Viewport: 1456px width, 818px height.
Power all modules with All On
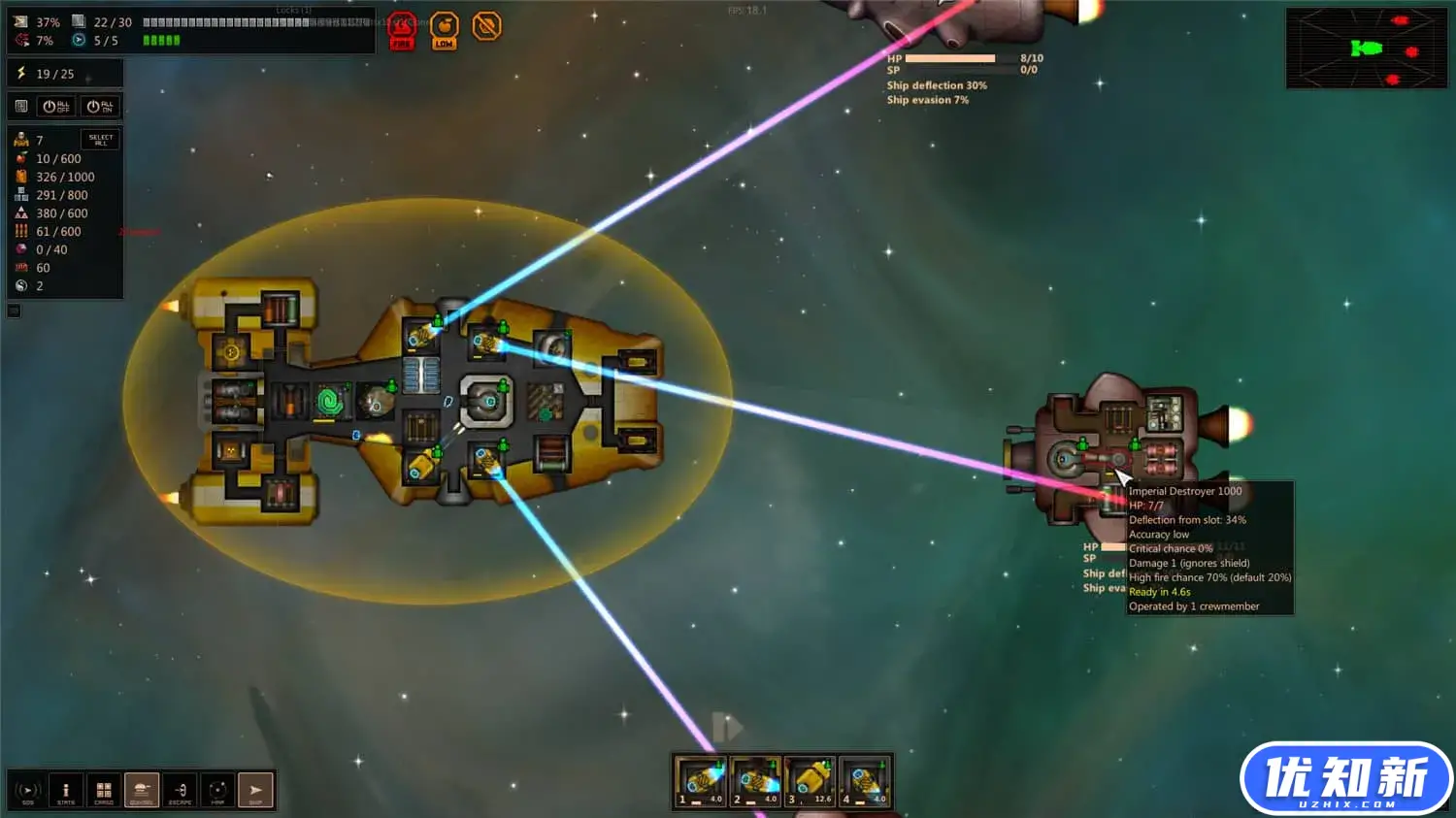click(x=99, y=106)
